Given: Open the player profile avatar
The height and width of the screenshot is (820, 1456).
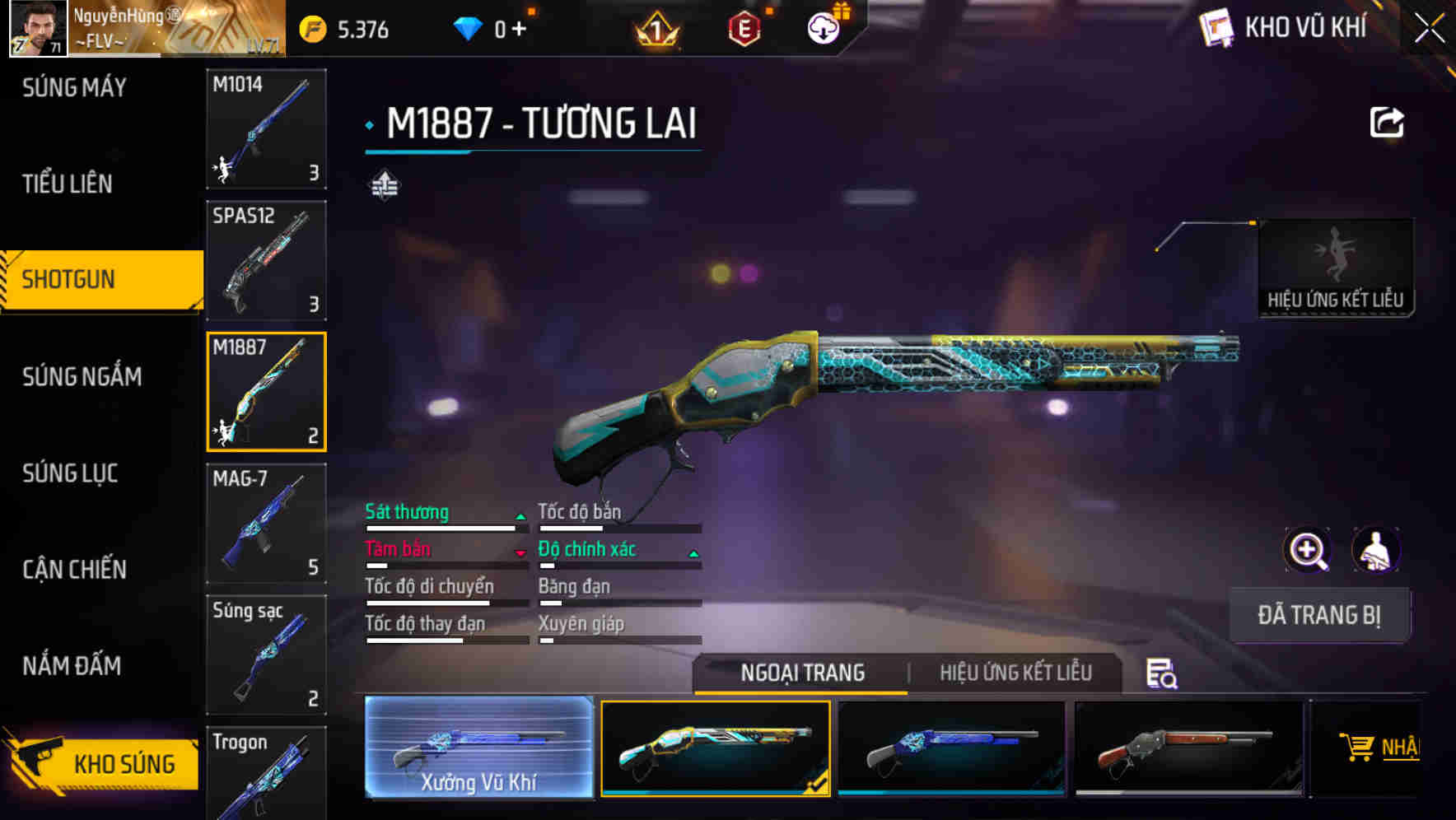Looking at the screenshot, I should click(x=36, y=30).
